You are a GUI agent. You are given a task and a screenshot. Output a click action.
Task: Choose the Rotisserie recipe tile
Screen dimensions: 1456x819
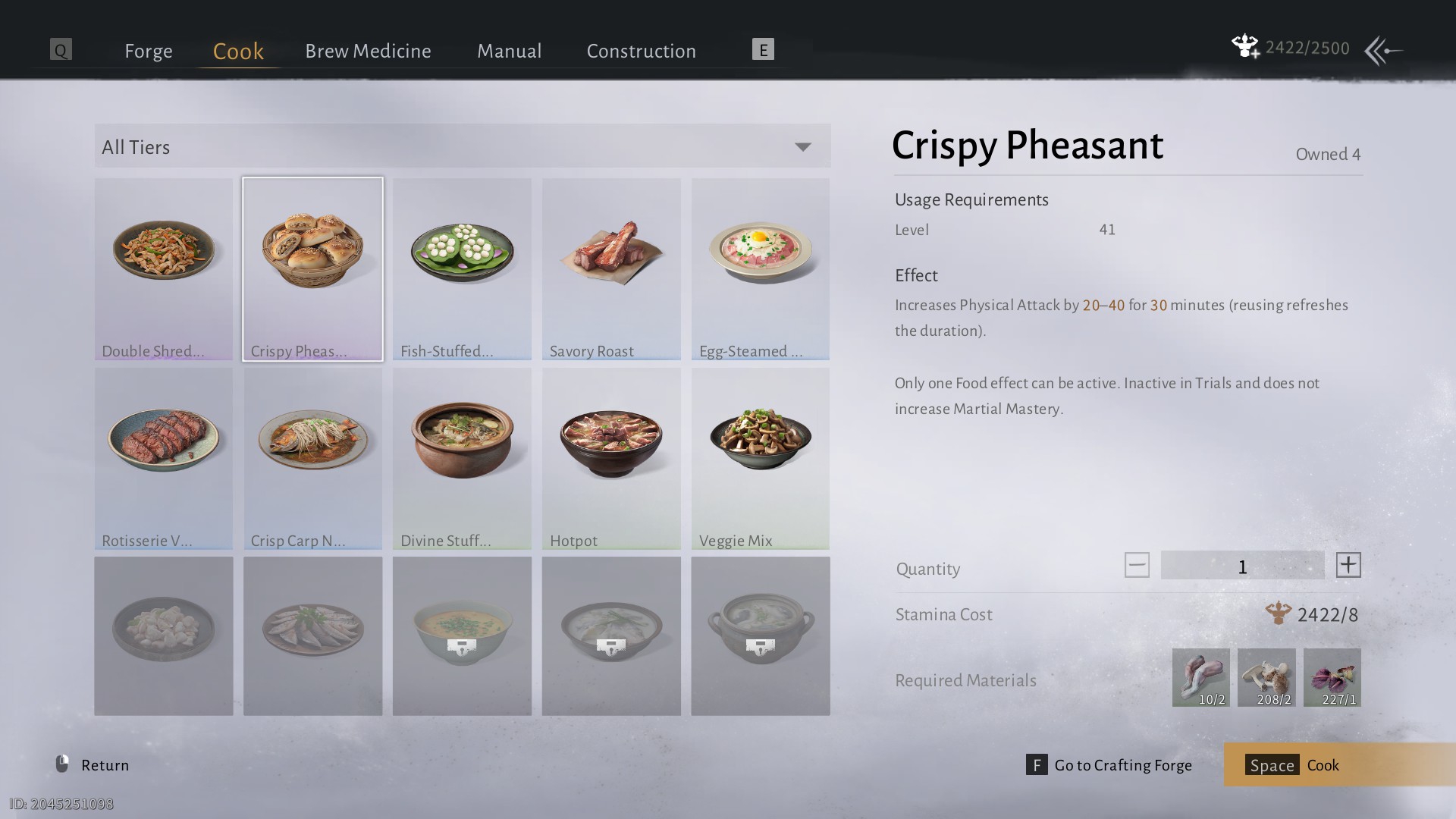164,458
